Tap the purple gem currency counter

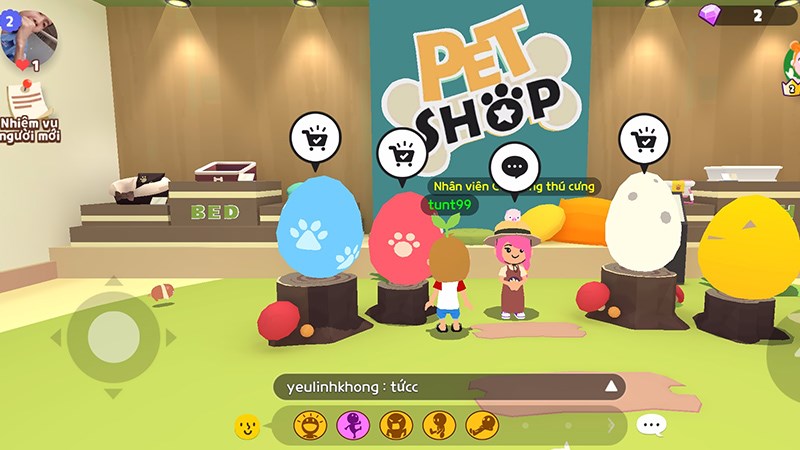[745, 15]
